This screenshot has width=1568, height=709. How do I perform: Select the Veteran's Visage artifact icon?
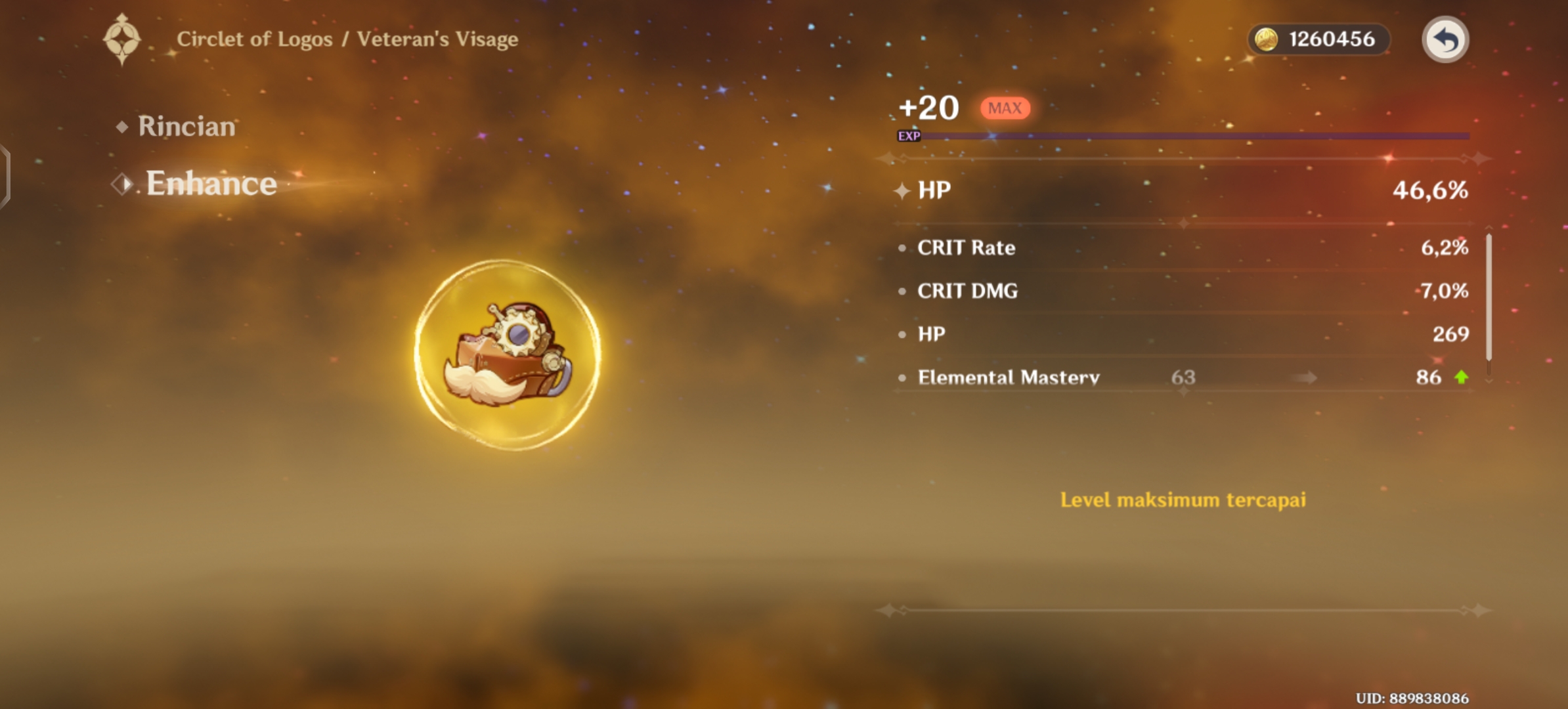508,355
